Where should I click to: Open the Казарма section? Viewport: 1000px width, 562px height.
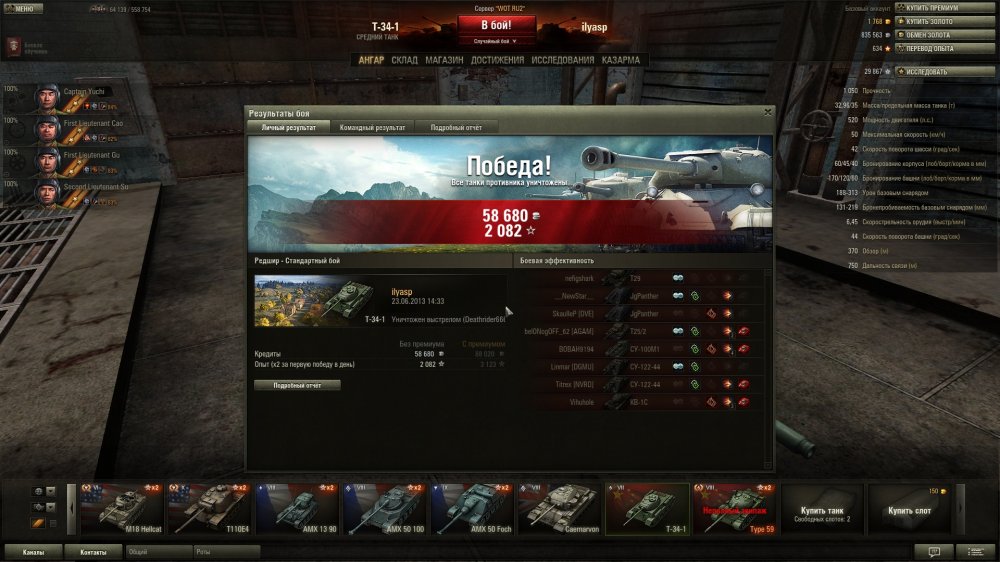[x=621, y=60]
